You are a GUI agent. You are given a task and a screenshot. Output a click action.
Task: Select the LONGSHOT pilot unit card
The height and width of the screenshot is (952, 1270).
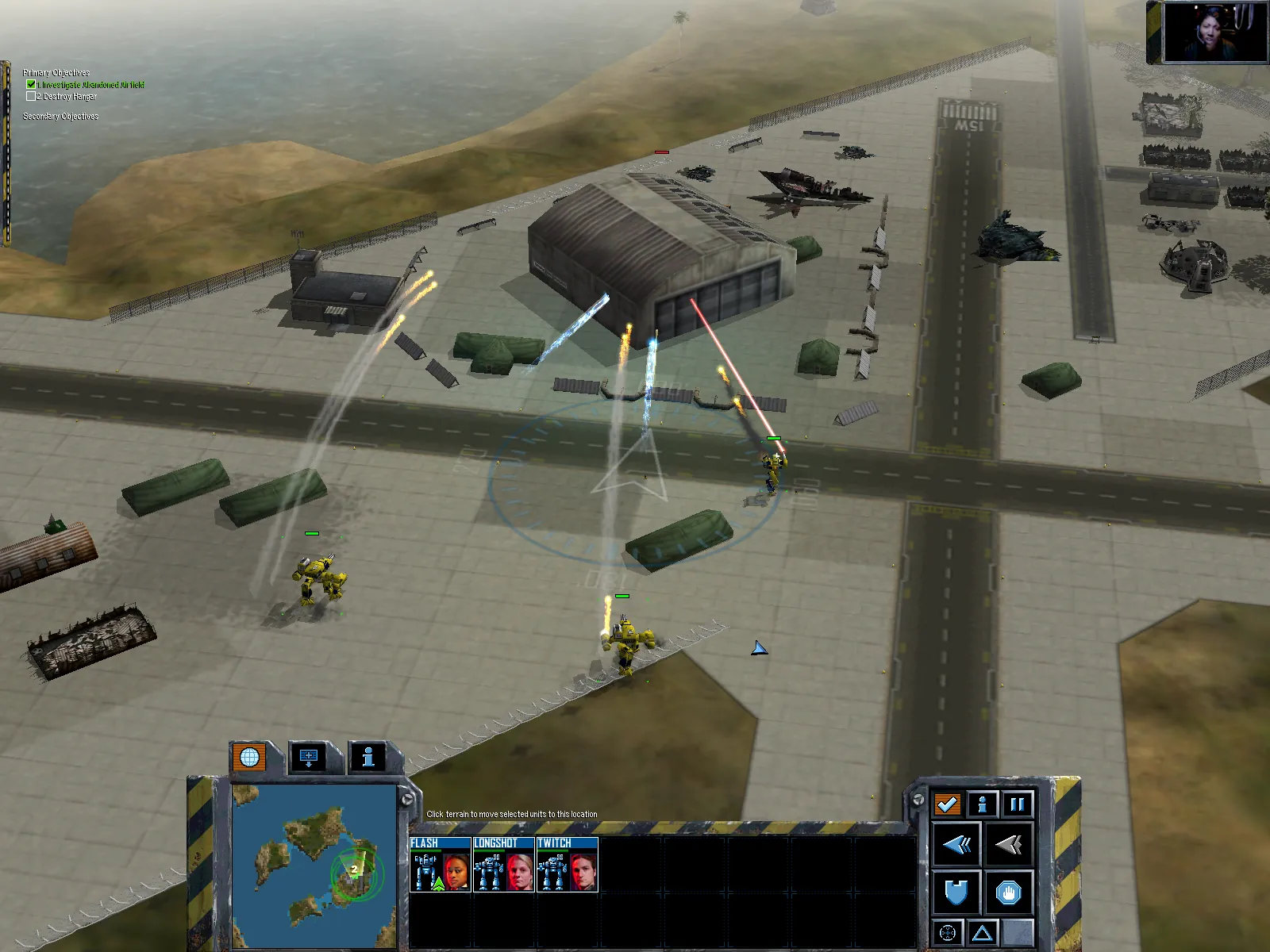pyautogui.click(x=503, y=865)
